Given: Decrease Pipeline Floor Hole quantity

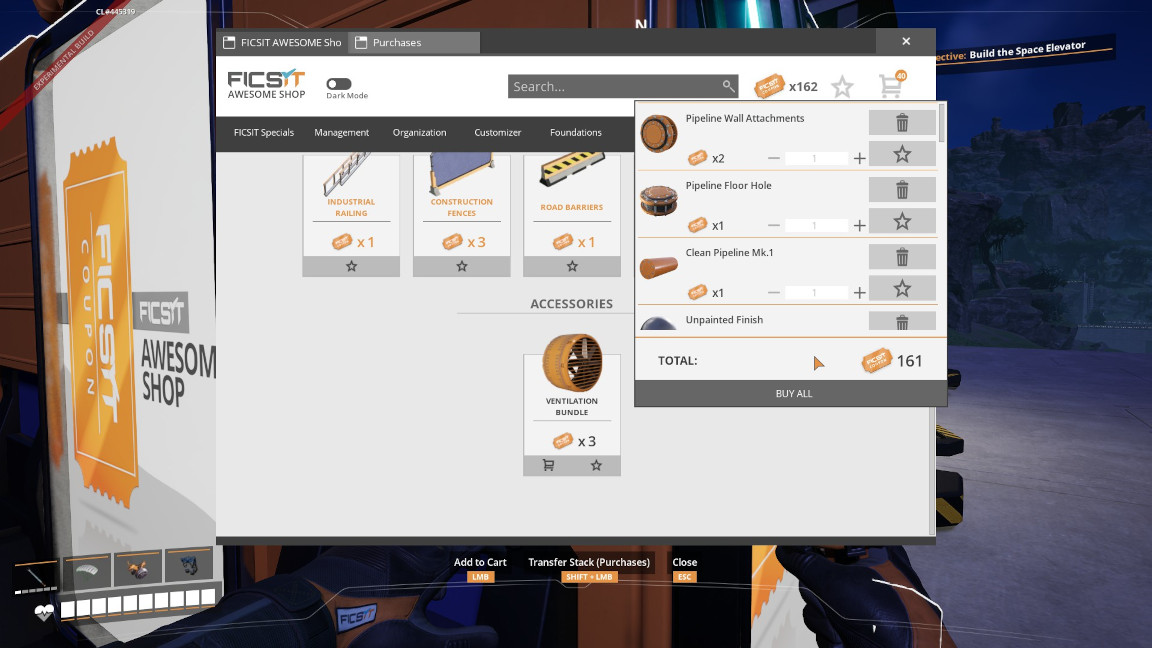Looking at the screenshot, I should pos(774,225).
